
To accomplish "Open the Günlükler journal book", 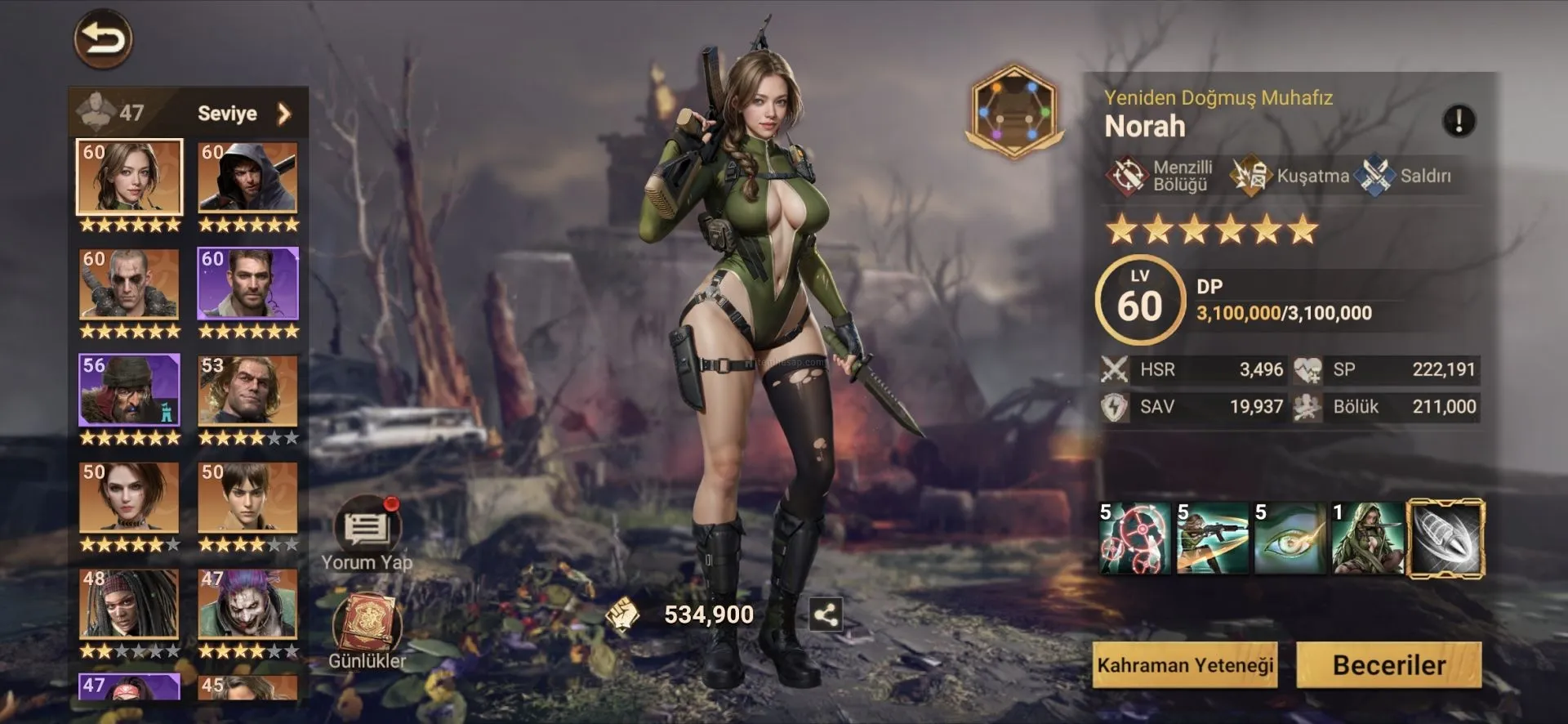I will 367,628.
